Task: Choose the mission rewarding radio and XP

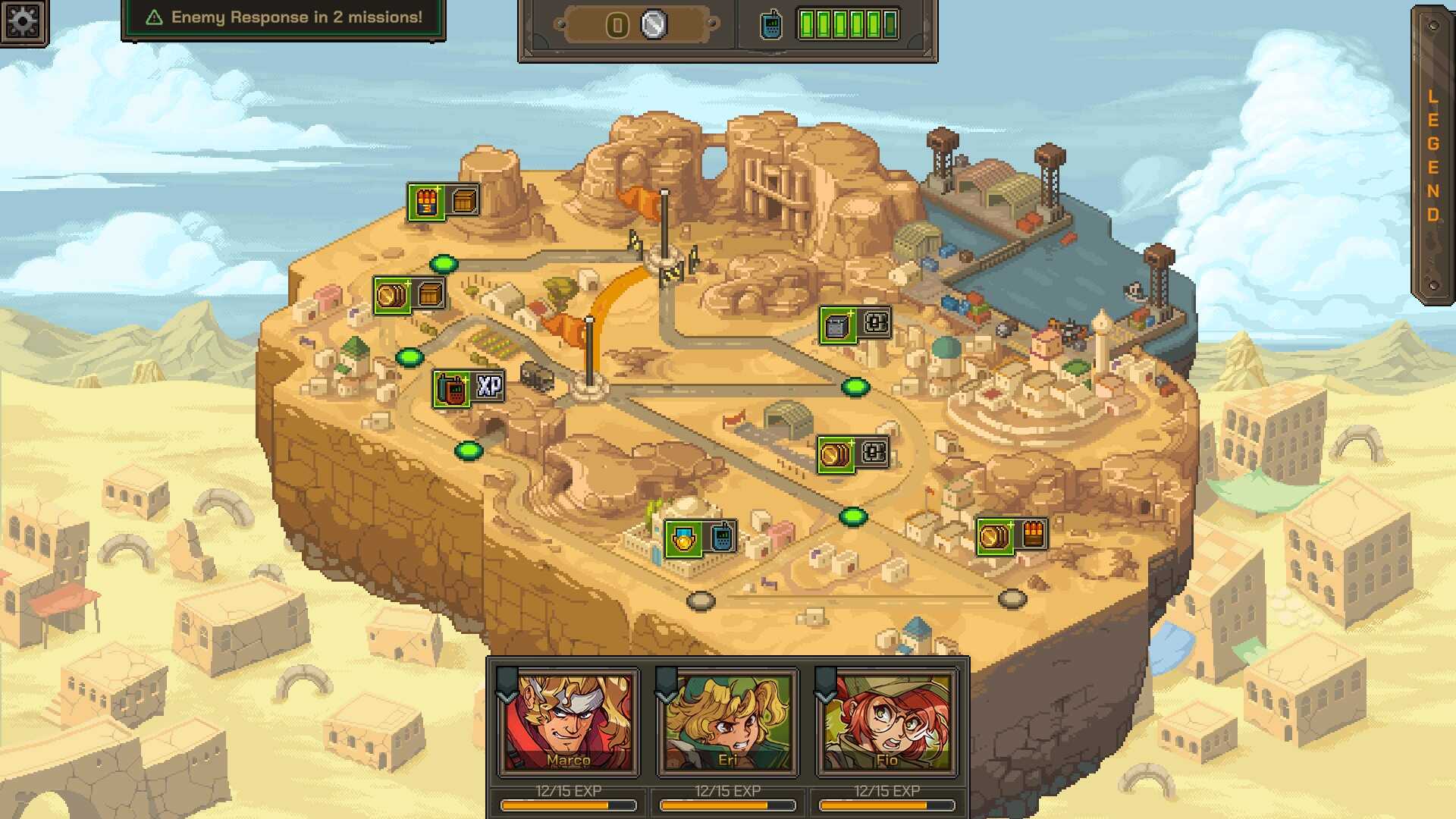Action: (469, 388)
